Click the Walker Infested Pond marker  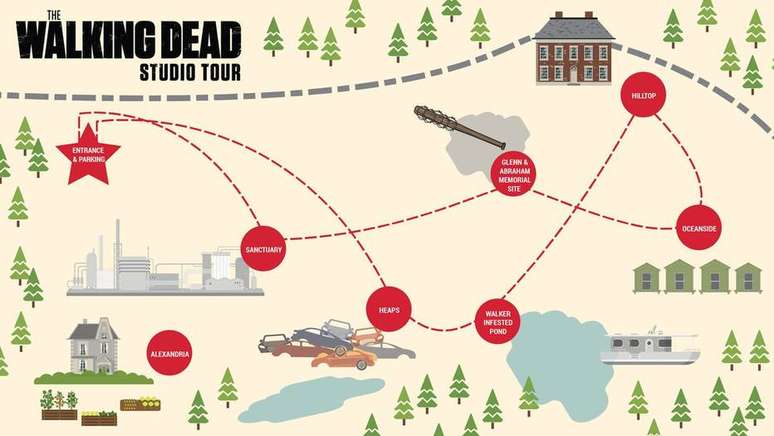(x=497, y=321)
